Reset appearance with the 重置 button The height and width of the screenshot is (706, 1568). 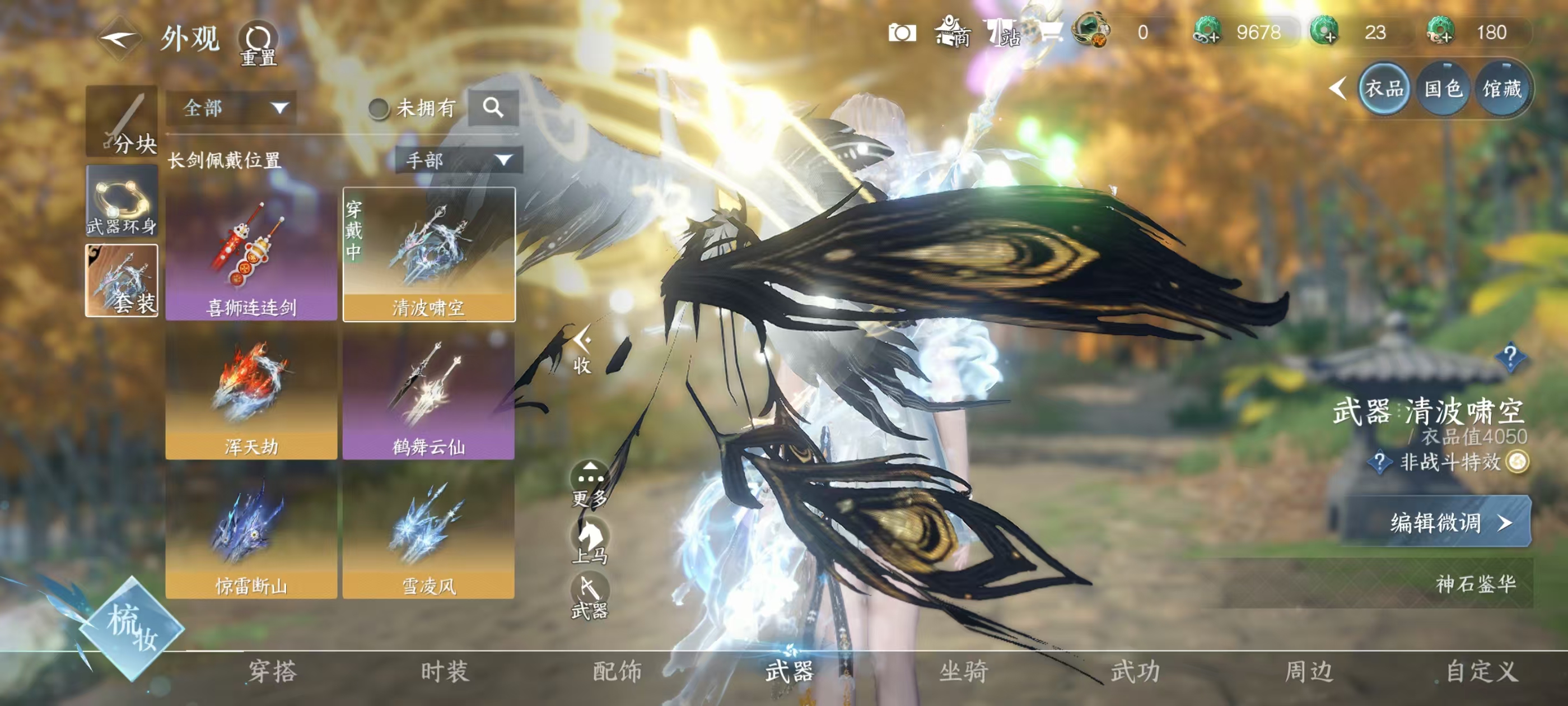pos(258,43)
